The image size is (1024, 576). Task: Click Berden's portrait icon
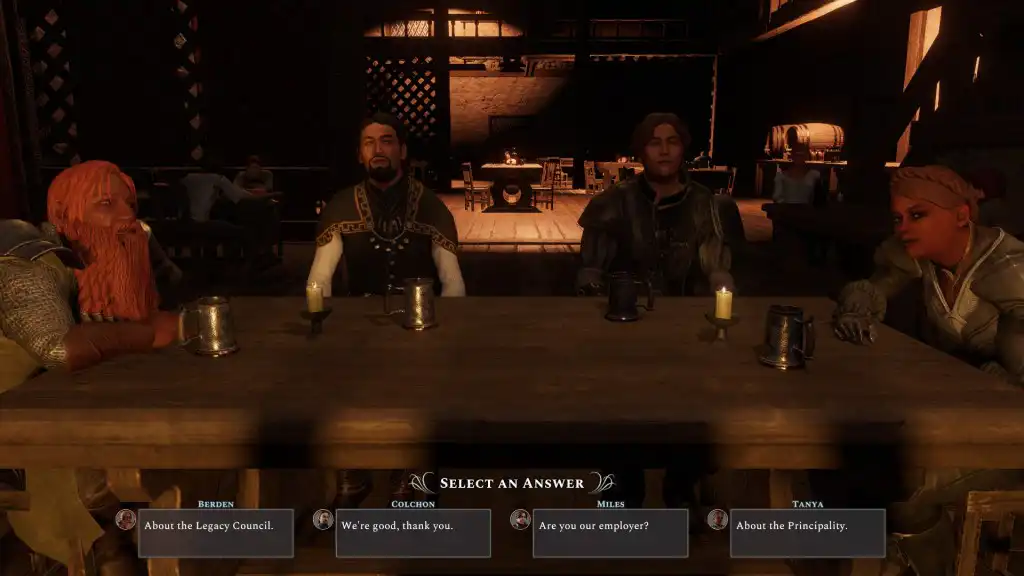click(125, 520)
